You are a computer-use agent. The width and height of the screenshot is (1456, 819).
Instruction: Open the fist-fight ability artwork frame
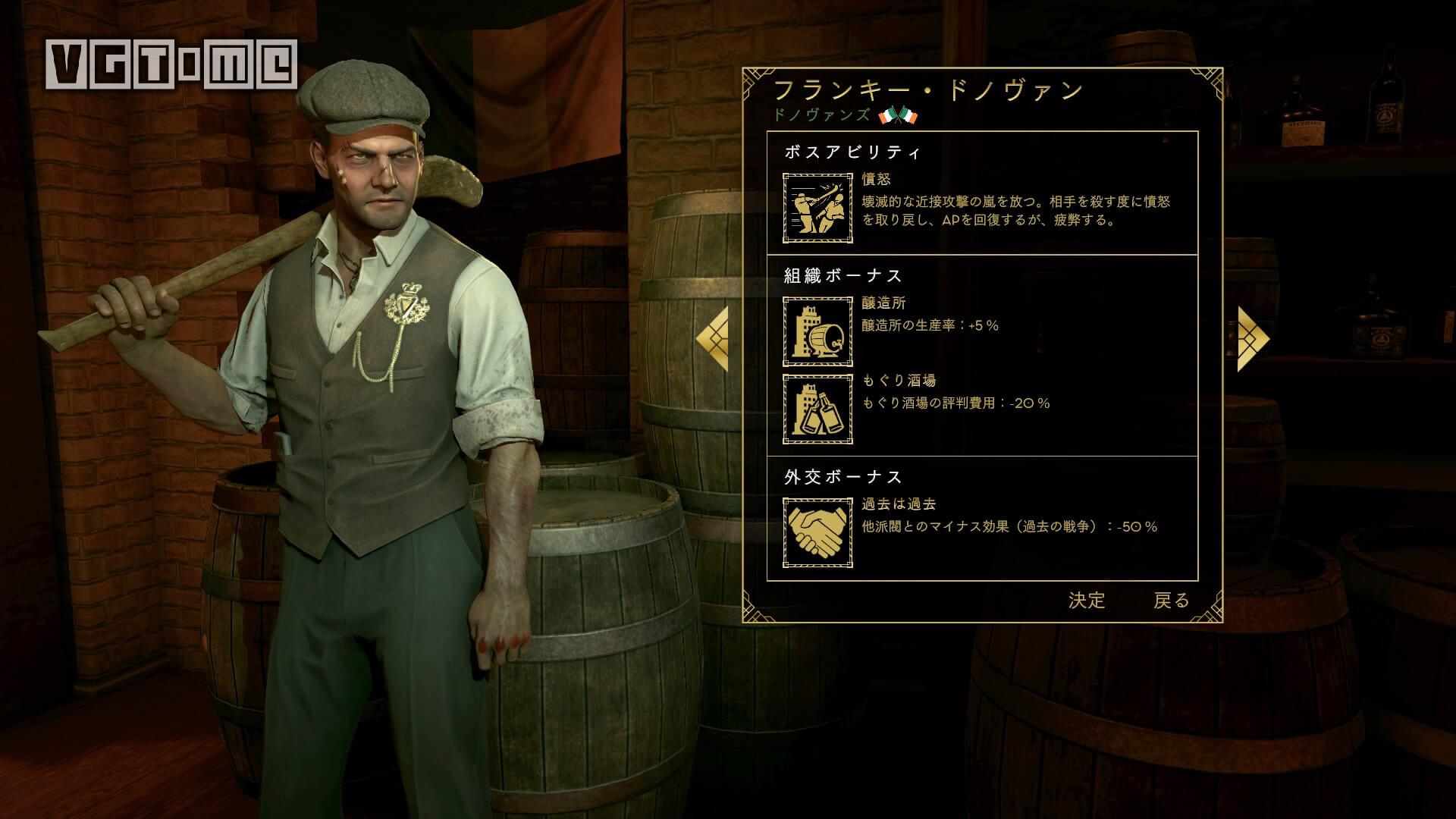coord(817,207)
